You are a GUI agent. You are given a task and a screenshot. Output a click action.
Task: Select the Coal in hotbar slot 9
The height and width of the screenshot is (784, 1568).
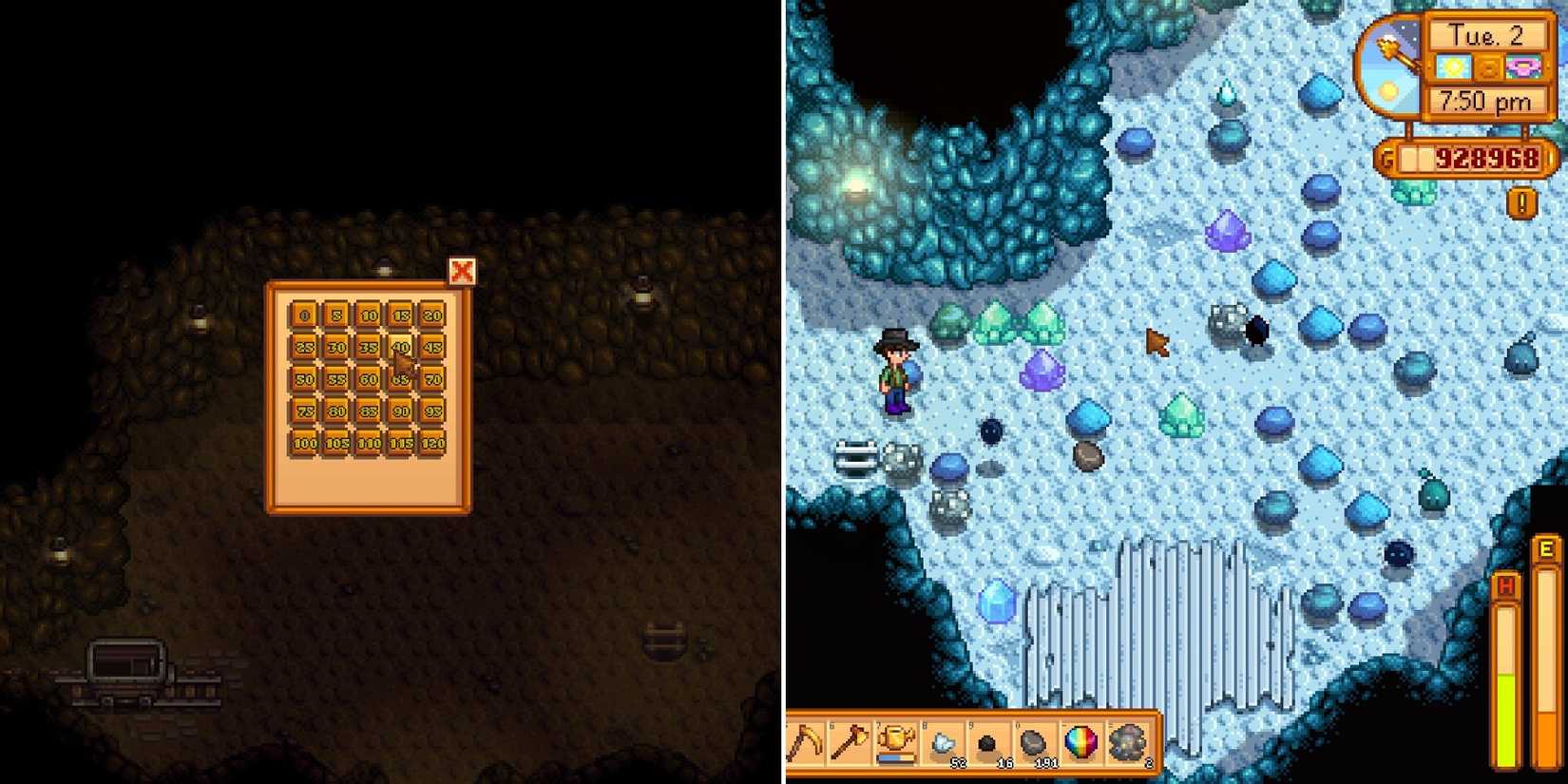989,741
